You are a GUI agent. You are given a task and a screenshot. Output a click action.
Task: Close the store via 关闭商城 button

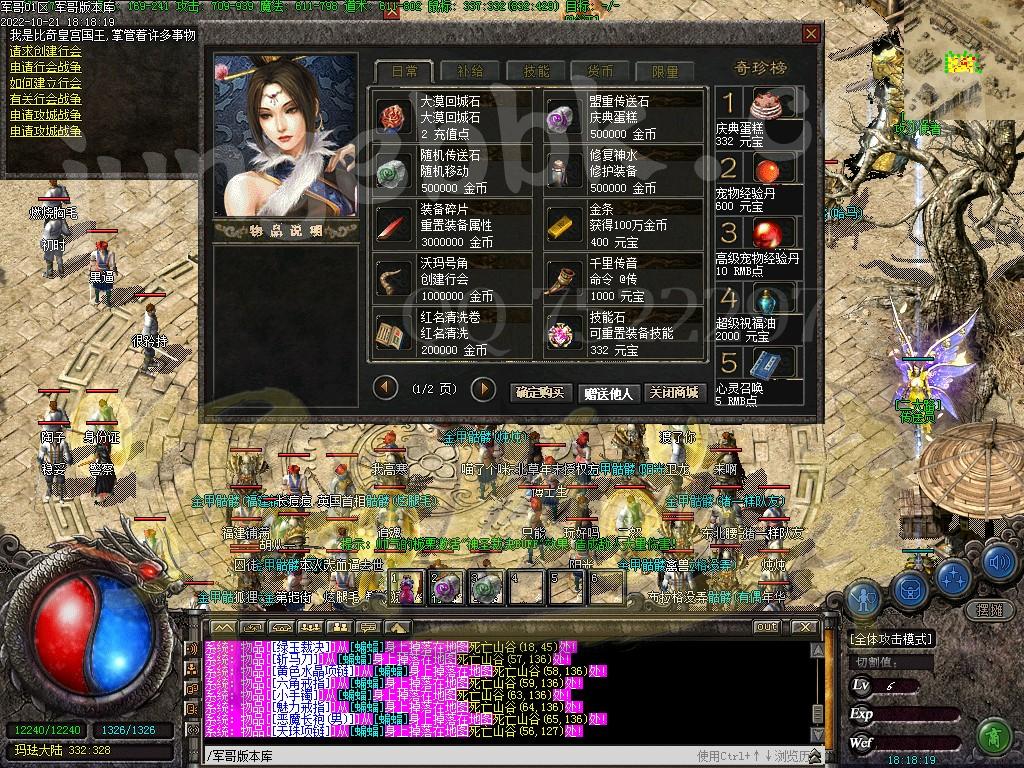tap(673, 393)
